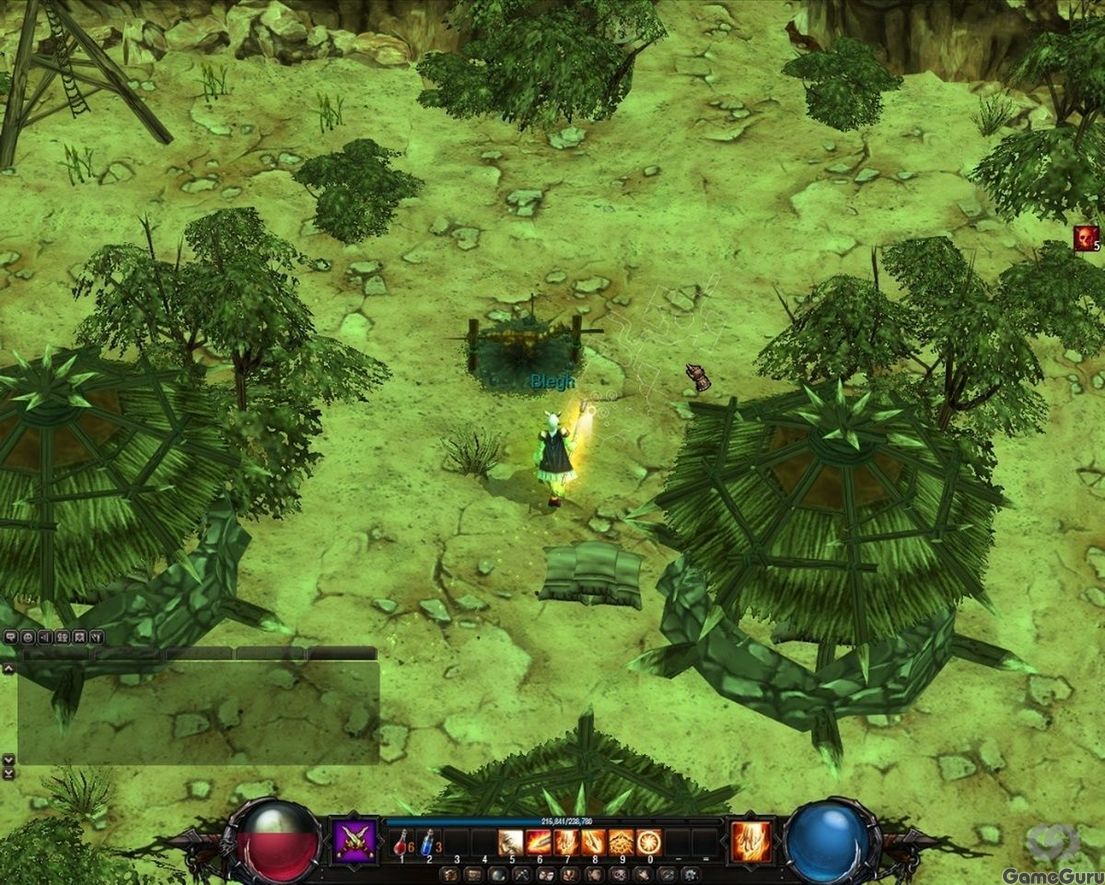Activate the large flaming hand skill icon
1105x885 pixels.
[751, 842]
